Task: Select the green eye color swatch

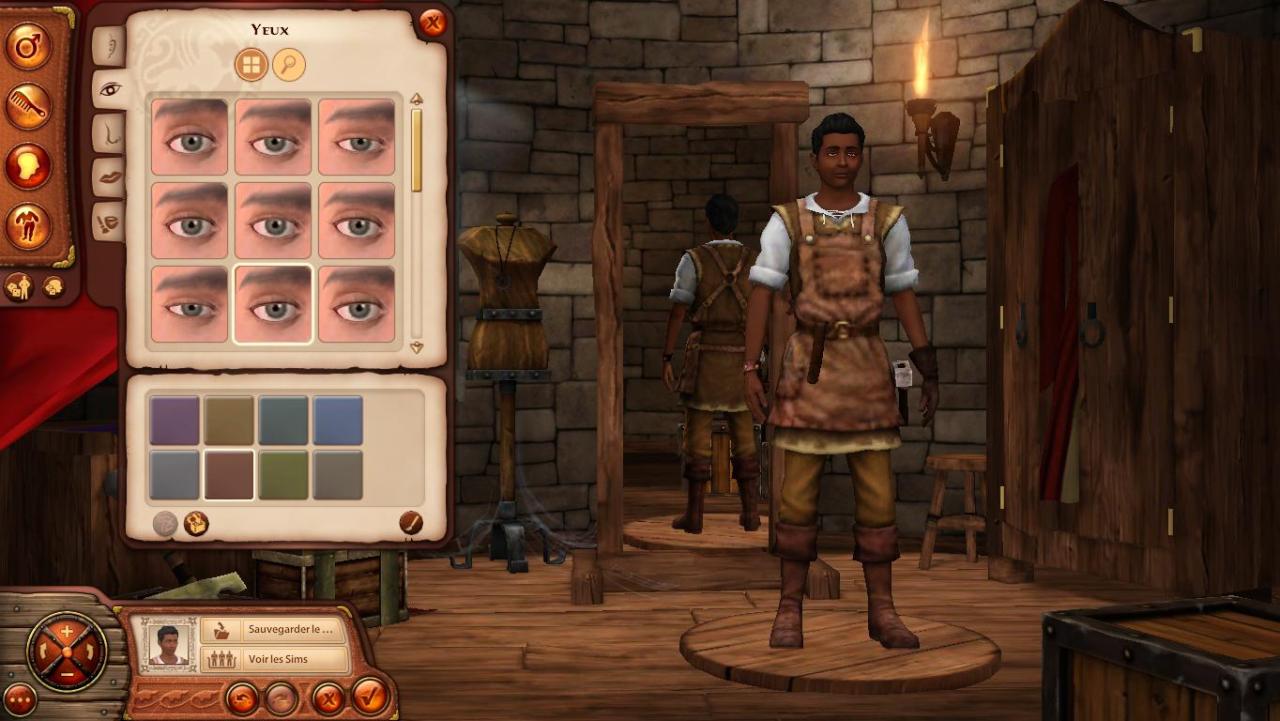Action: coord(284,475)
